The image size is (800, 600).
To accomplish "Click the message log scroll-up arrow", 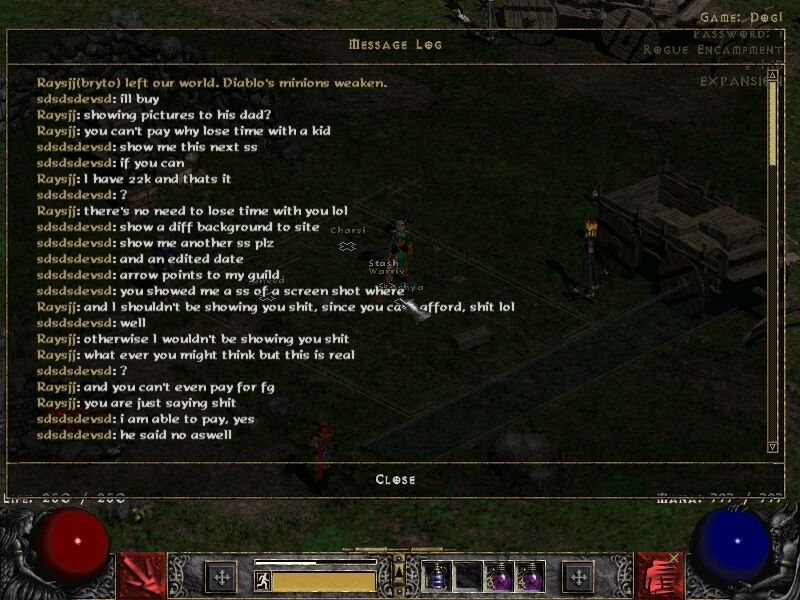I will click(x=772, y=73).
